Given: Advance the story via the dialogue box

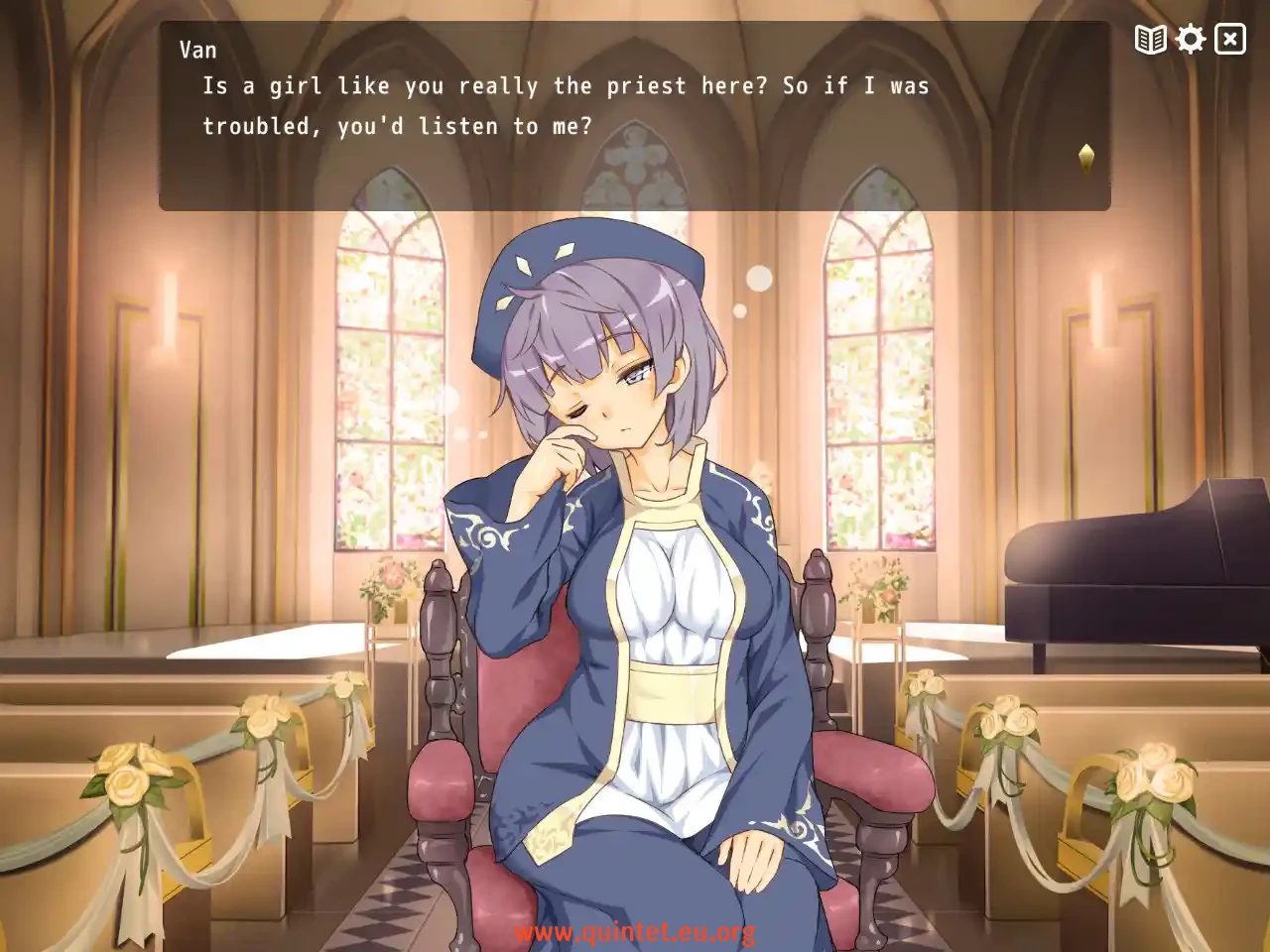Looking at the screenshot, I should point(635,119).
